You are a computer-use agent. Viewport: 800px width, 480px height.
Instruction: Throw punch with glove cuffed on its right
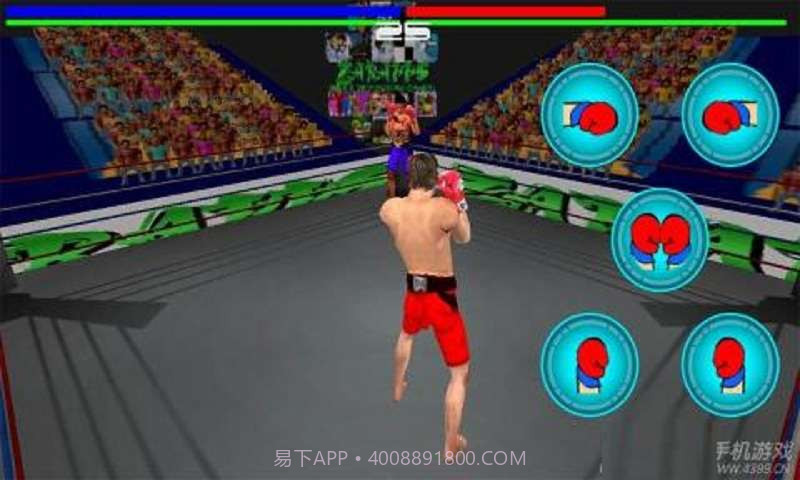point(730,115)
